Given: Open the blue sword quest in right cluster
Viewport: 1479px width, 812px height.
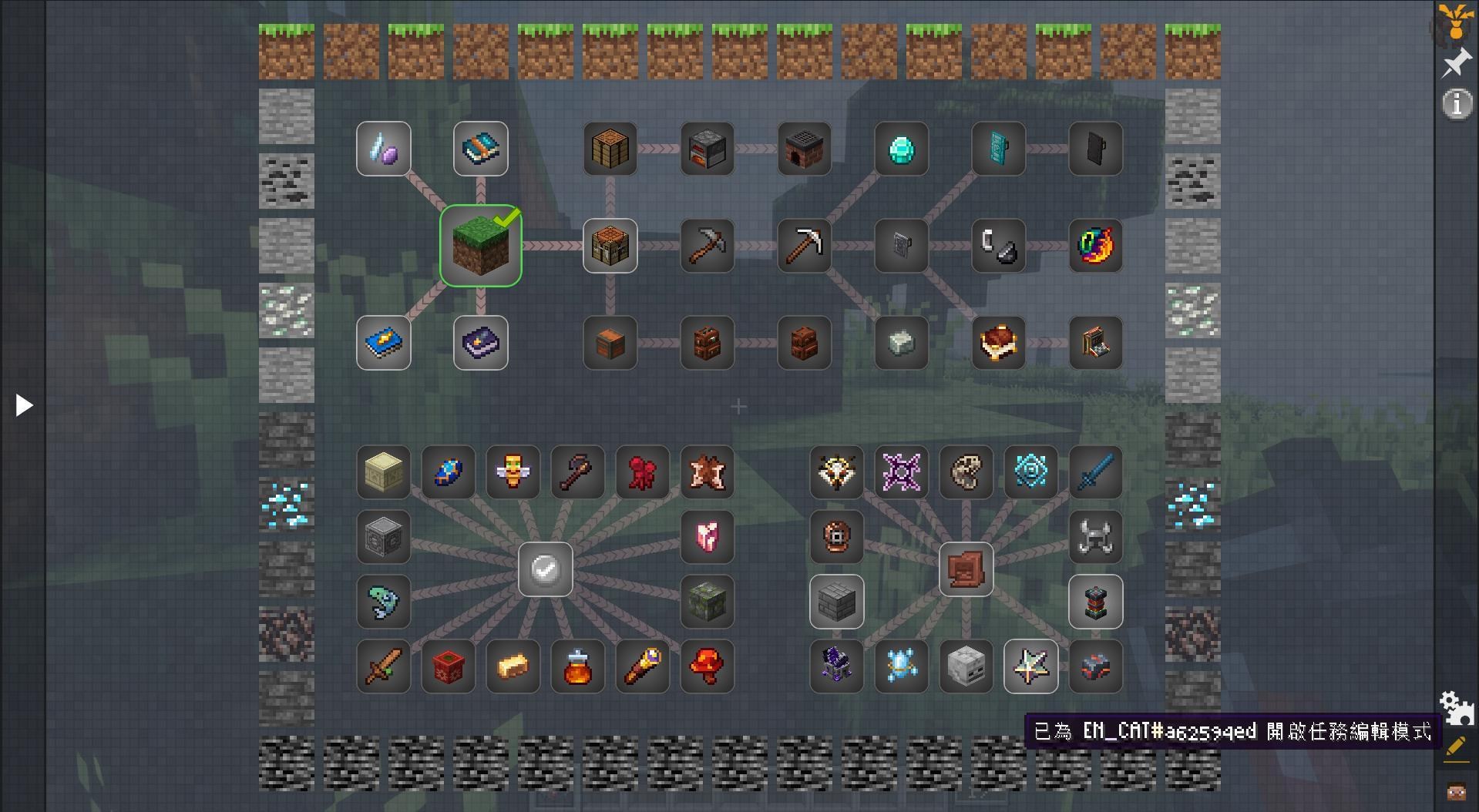Looking at the screenshot, I should click(1095, 472).
